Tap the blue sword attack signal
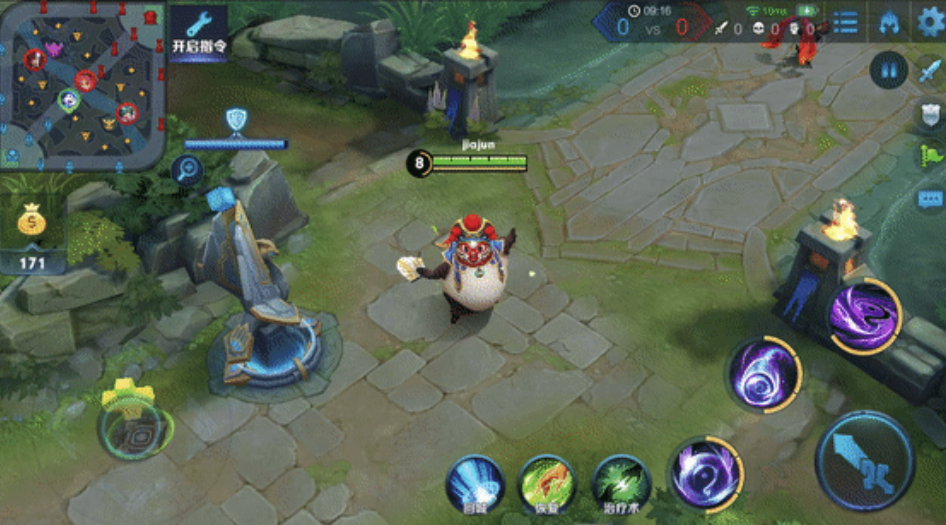 pyautogui.click(x=930, y=72)
